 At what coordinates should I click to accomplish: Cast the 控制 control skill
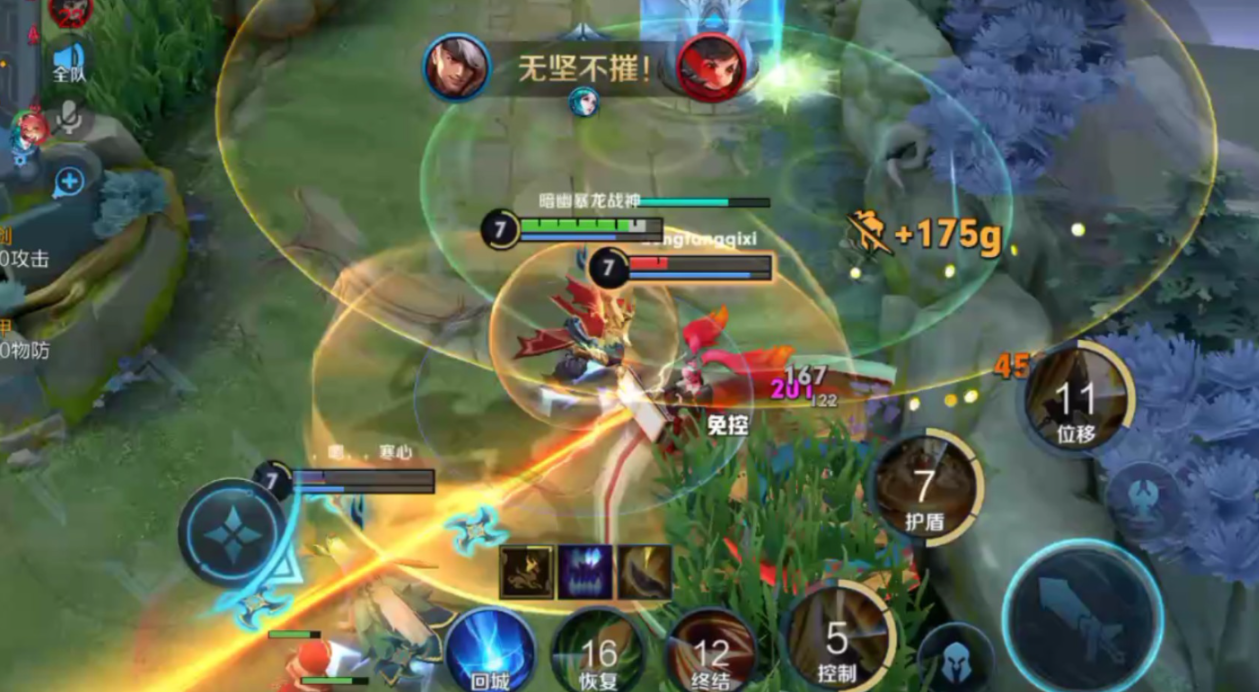click(838, 638)
